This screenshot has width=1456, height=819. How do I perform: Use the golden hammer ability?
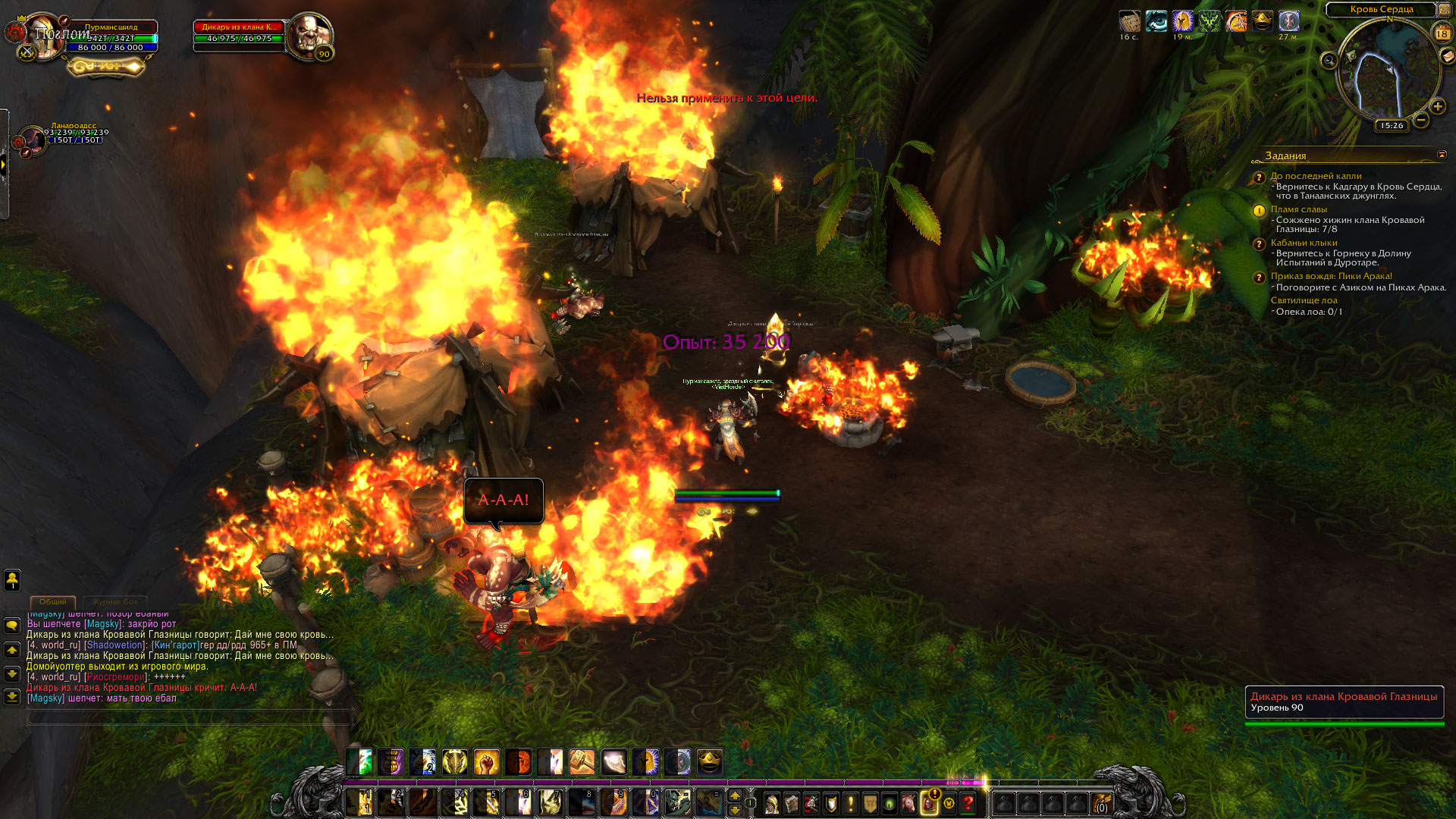(x=582, y=761)
